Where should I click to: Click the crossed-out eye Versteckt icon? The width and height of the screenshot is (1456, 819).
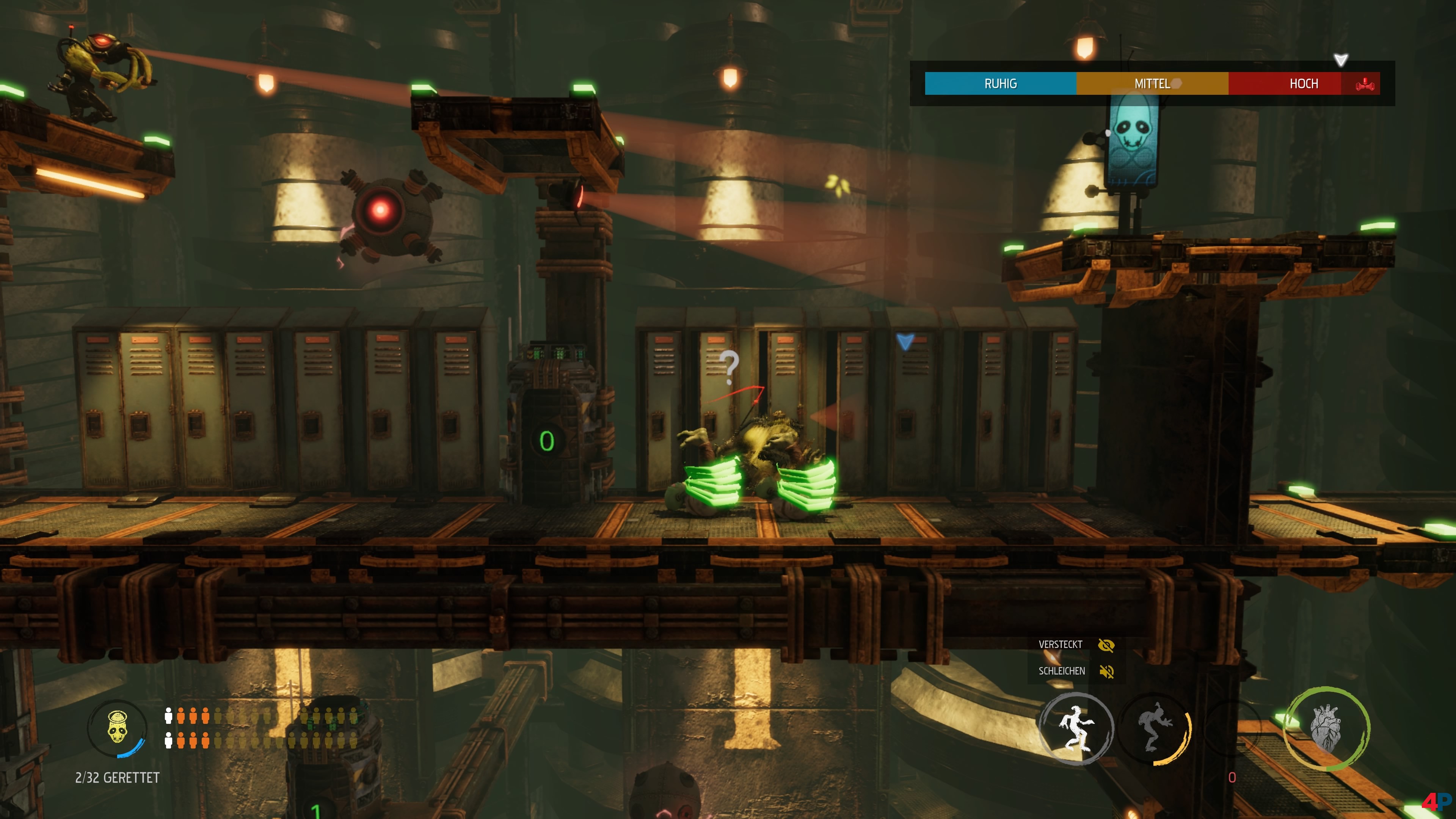tap(1106, 645)
